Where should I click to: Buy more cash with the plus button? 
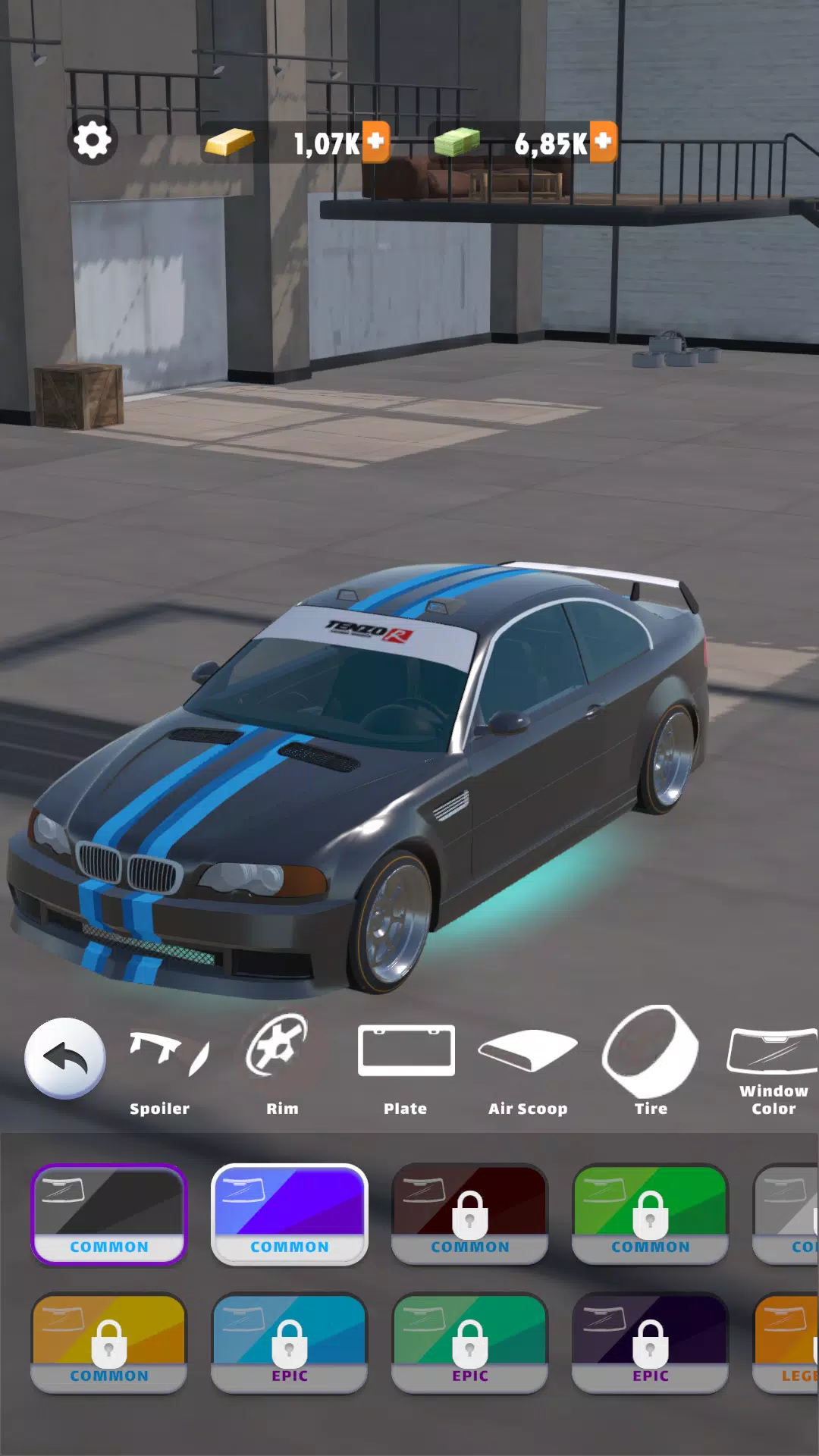603,142
